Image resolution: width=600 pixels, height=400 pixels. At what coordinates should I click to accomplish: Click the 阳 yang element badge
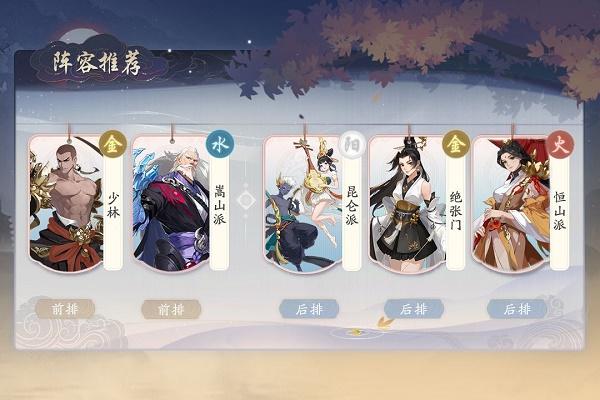[x=351, y=145]
